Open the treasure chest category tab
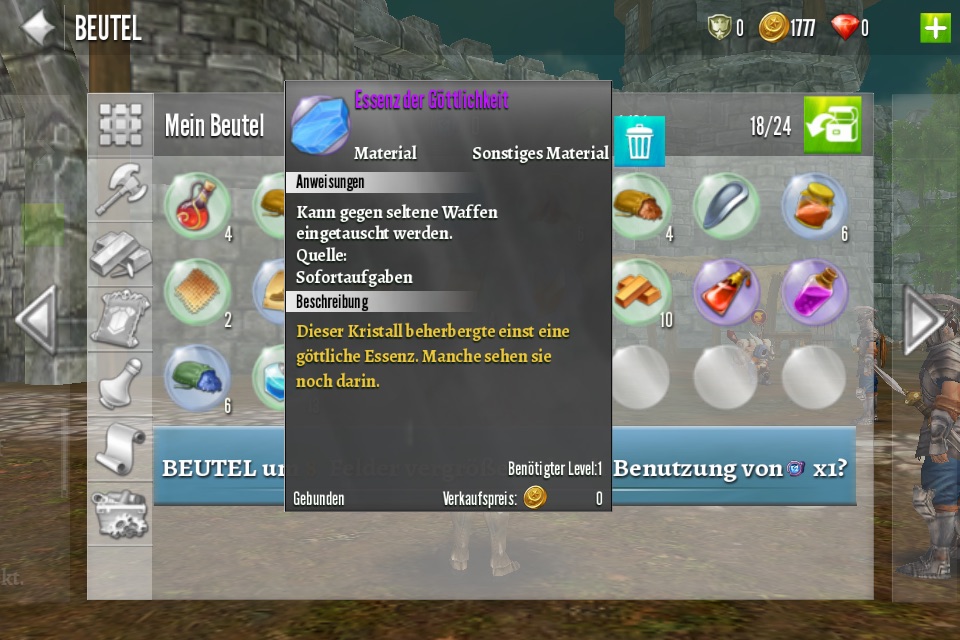 coord(120,513)
